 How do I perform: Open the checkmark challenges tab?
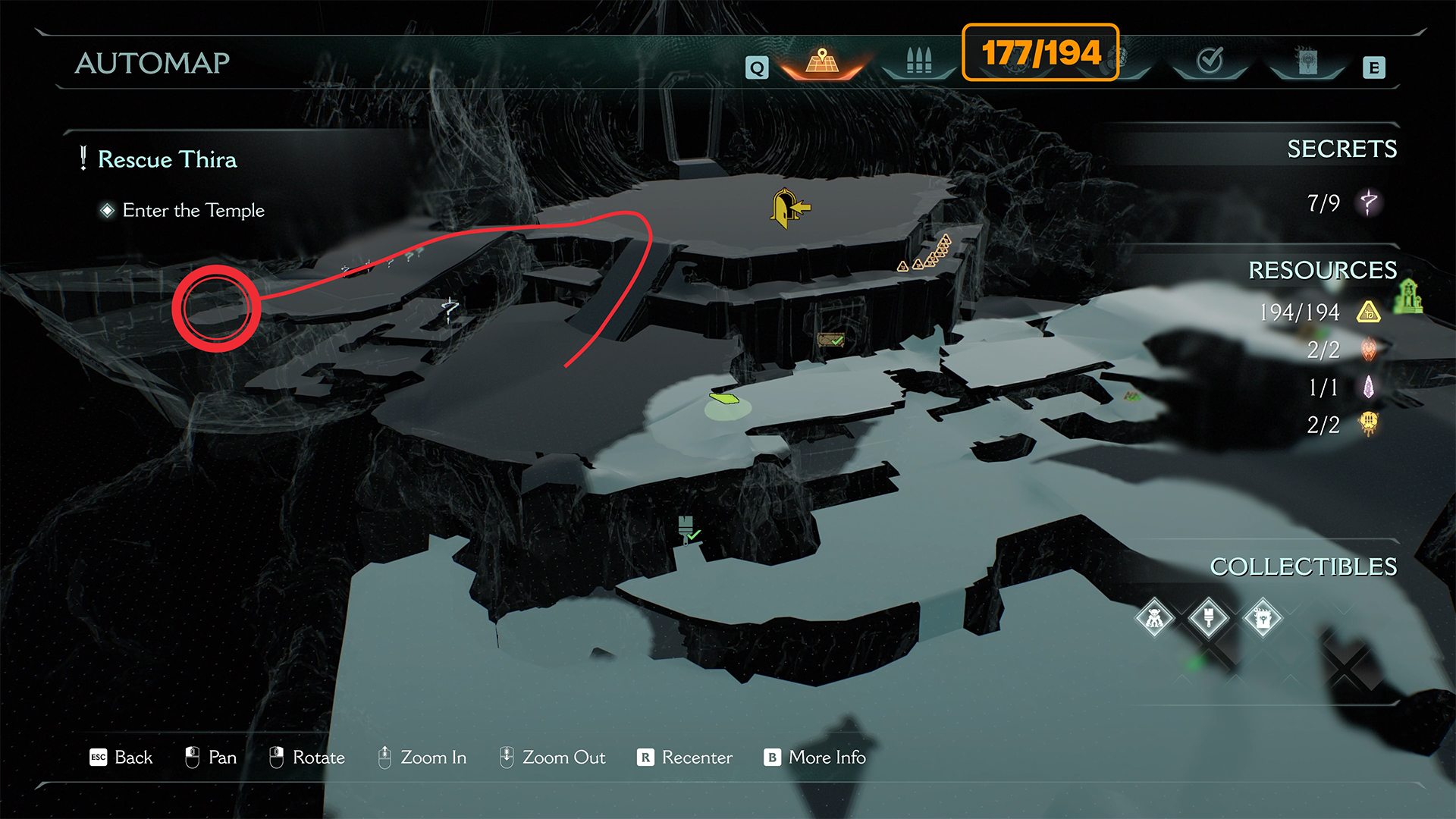point(1210,61)
